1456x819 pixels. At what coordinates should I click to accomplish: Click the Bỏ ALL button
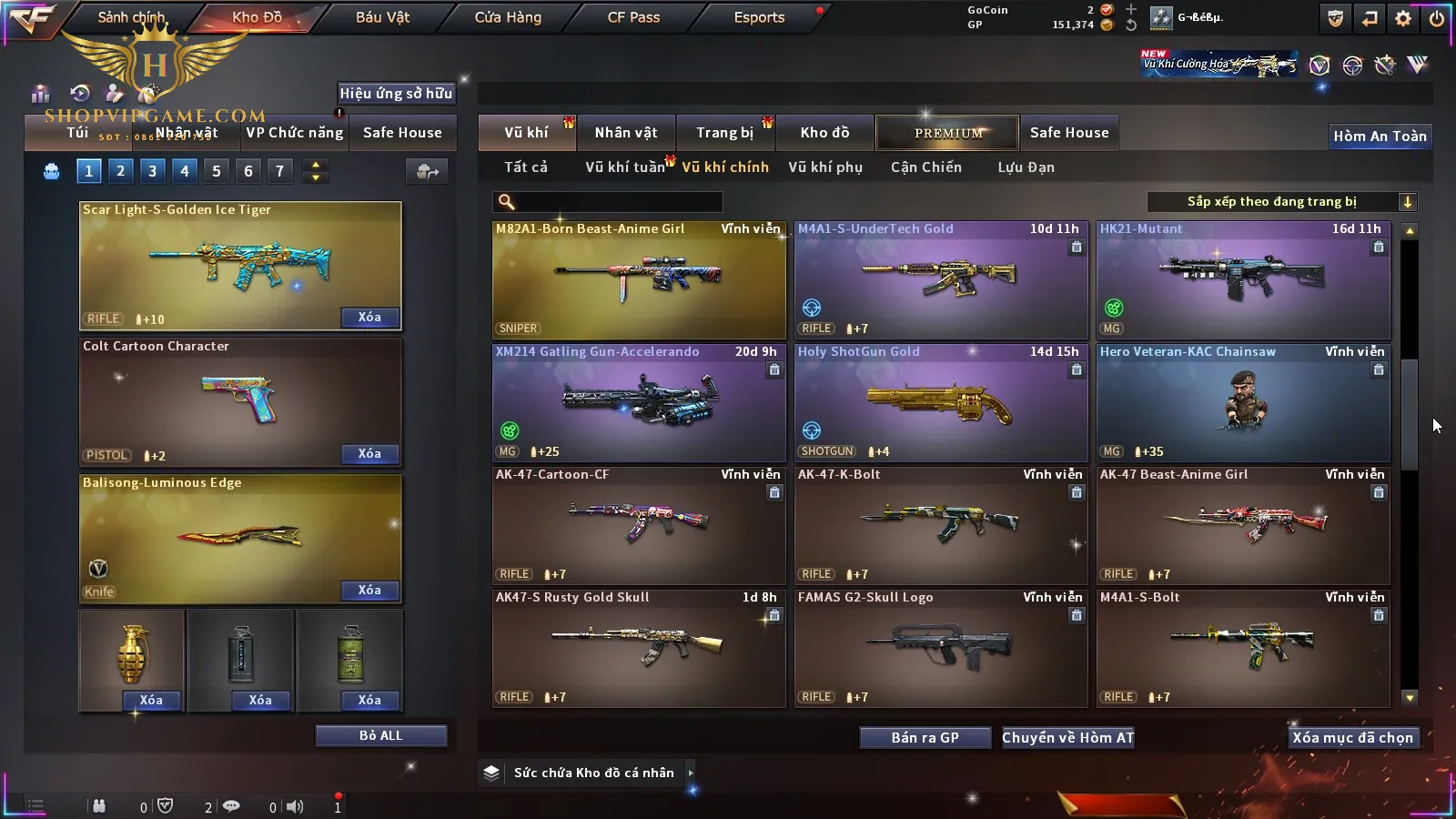click(380, 735)
